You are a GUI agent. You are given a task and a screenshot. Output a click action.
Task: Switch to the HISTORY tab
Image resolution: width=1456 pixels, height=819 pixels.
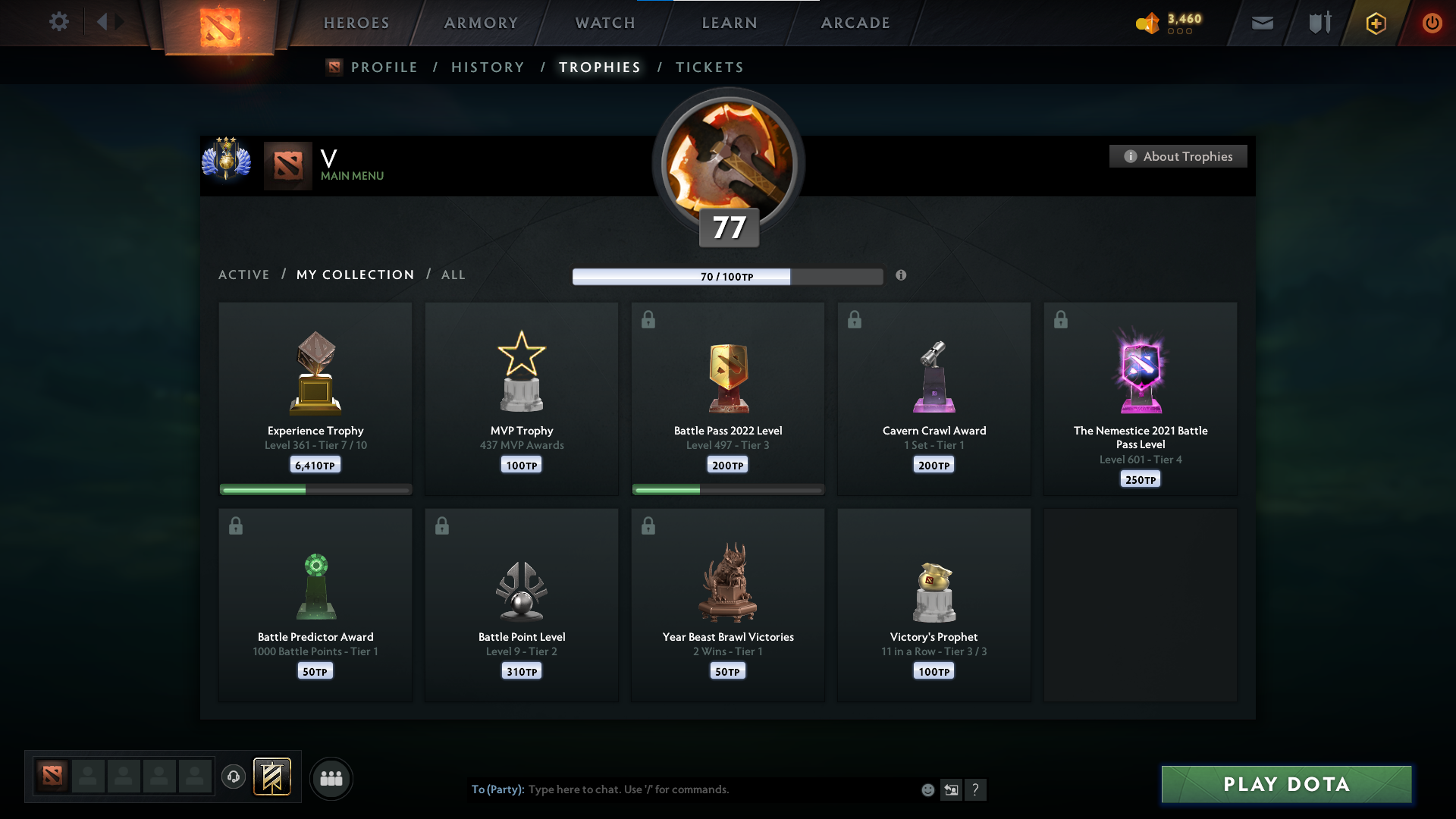[488, 67]
